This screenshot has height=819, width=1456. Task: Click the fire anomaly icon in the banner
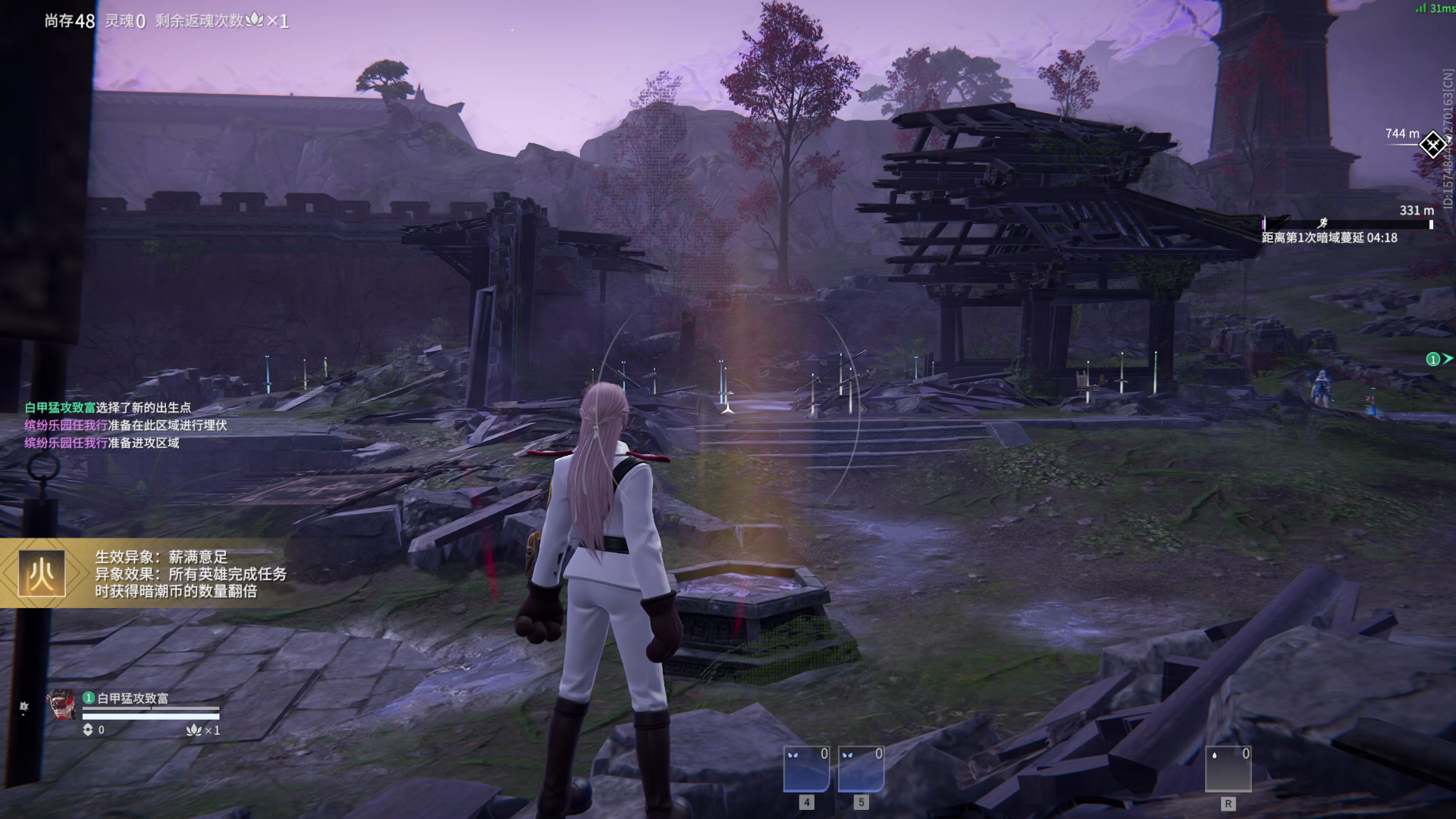pyautogui.click(x=42, y=574)
